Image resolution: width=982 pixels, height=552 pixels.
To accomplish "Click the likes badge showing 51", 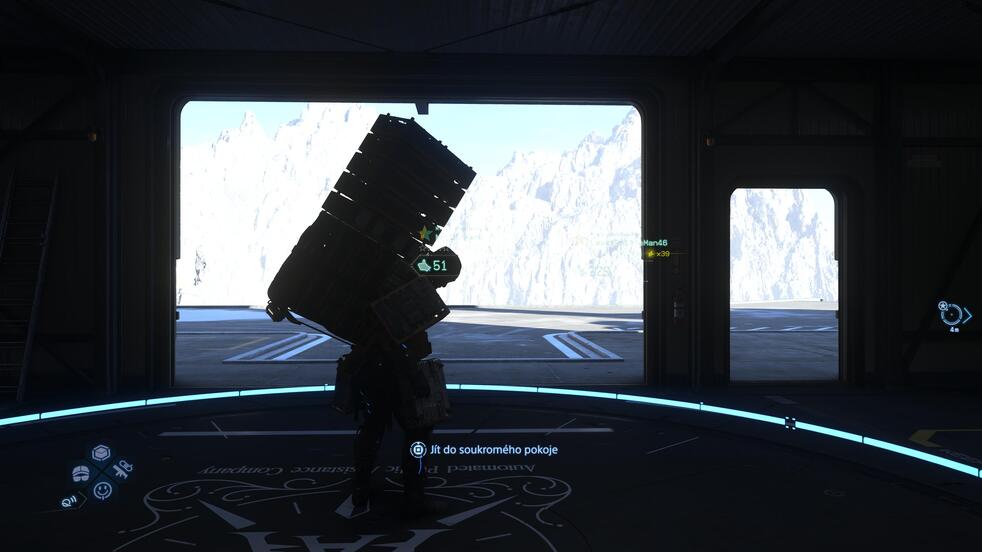I will tap(432, 266).
